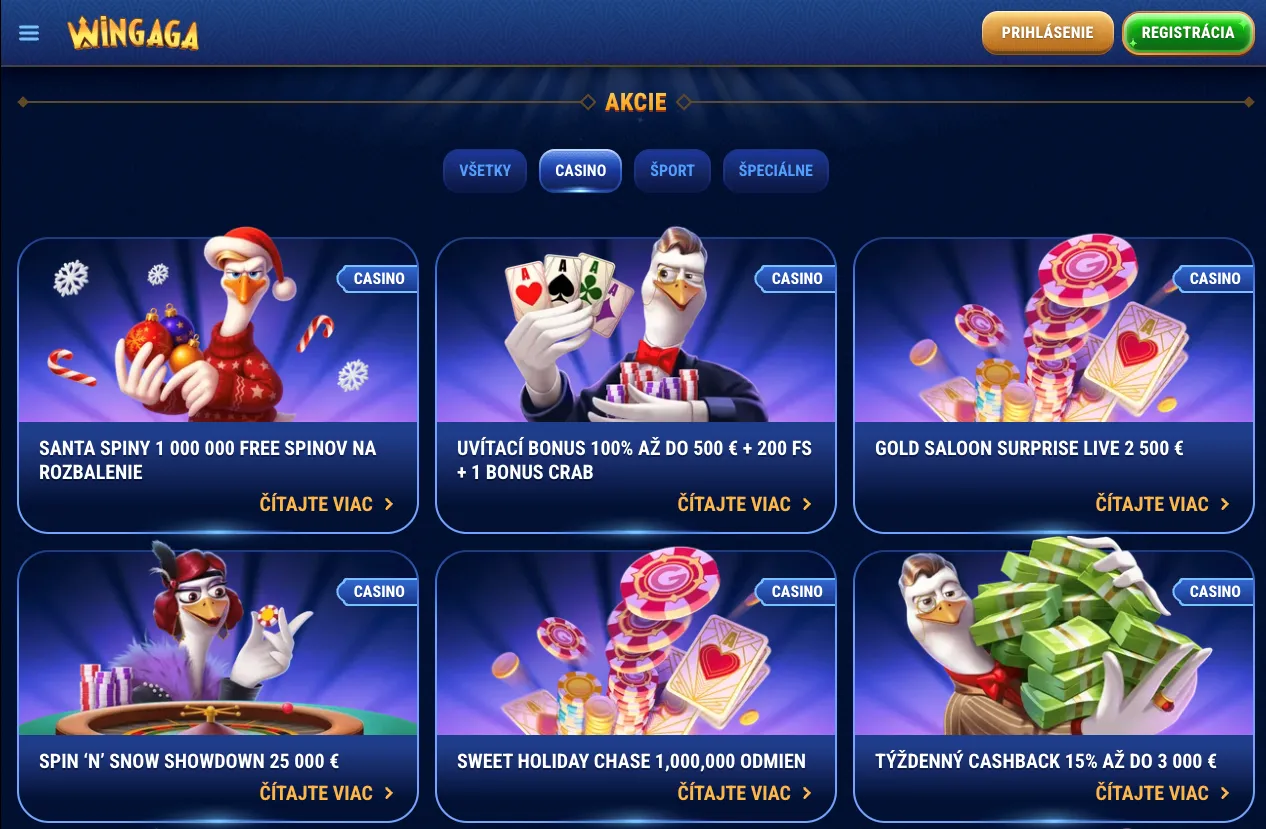Show the Špeciálne promotions tab

(775, 170)
